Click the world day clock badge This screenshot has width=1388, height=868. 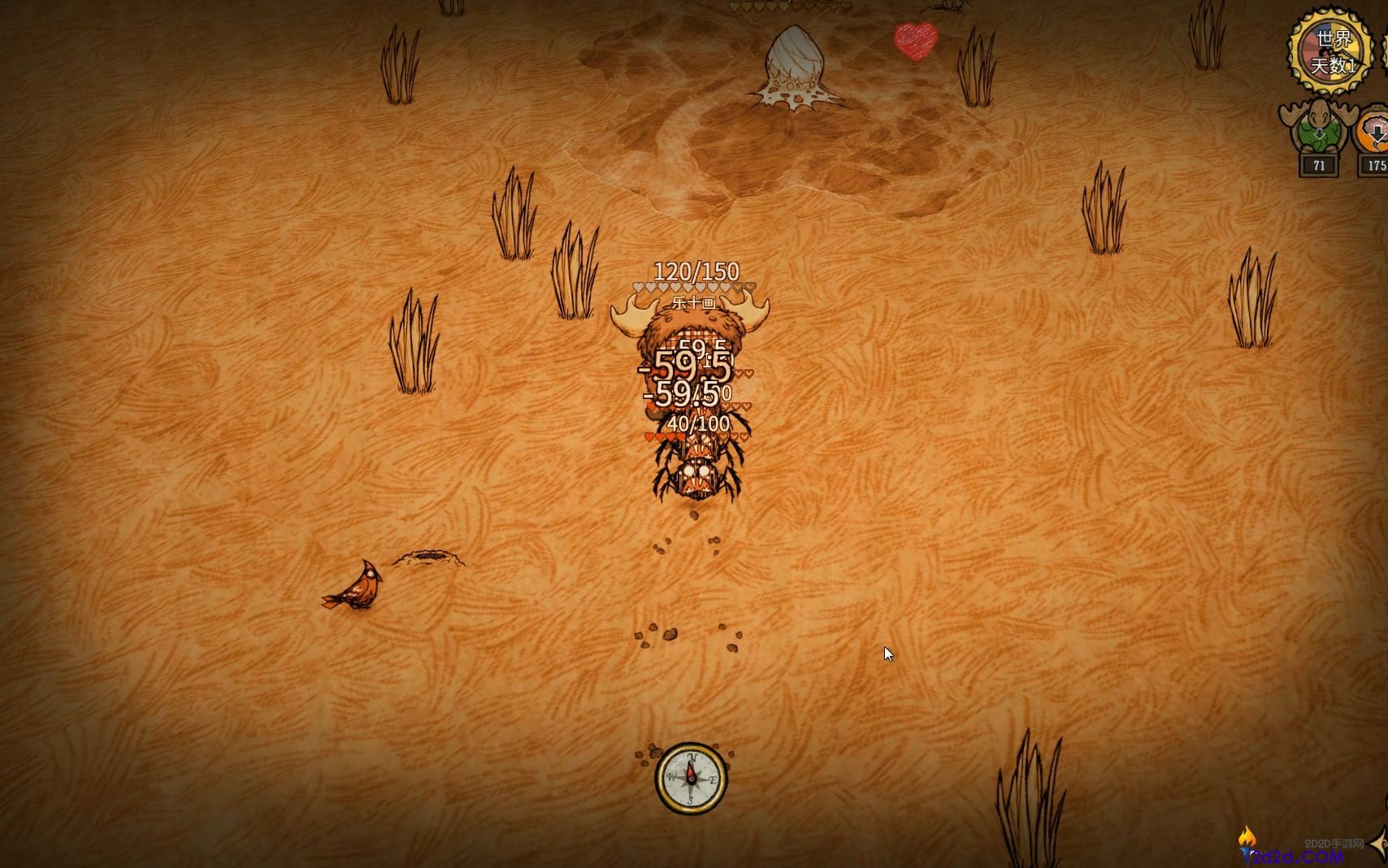pos(1333,50)
